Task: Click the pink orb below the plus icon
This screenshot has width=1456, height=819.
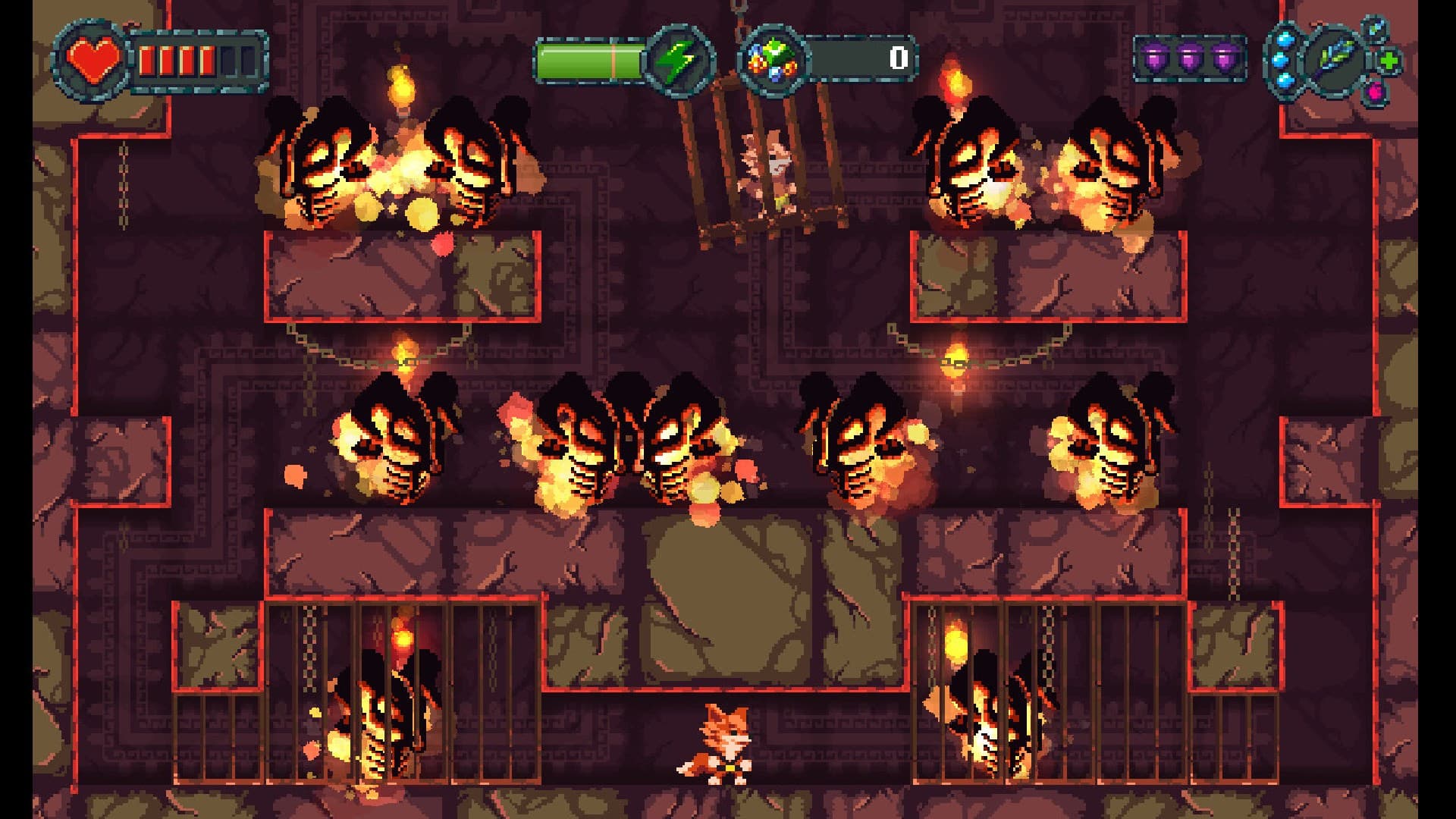Action: pos(1375,93)
